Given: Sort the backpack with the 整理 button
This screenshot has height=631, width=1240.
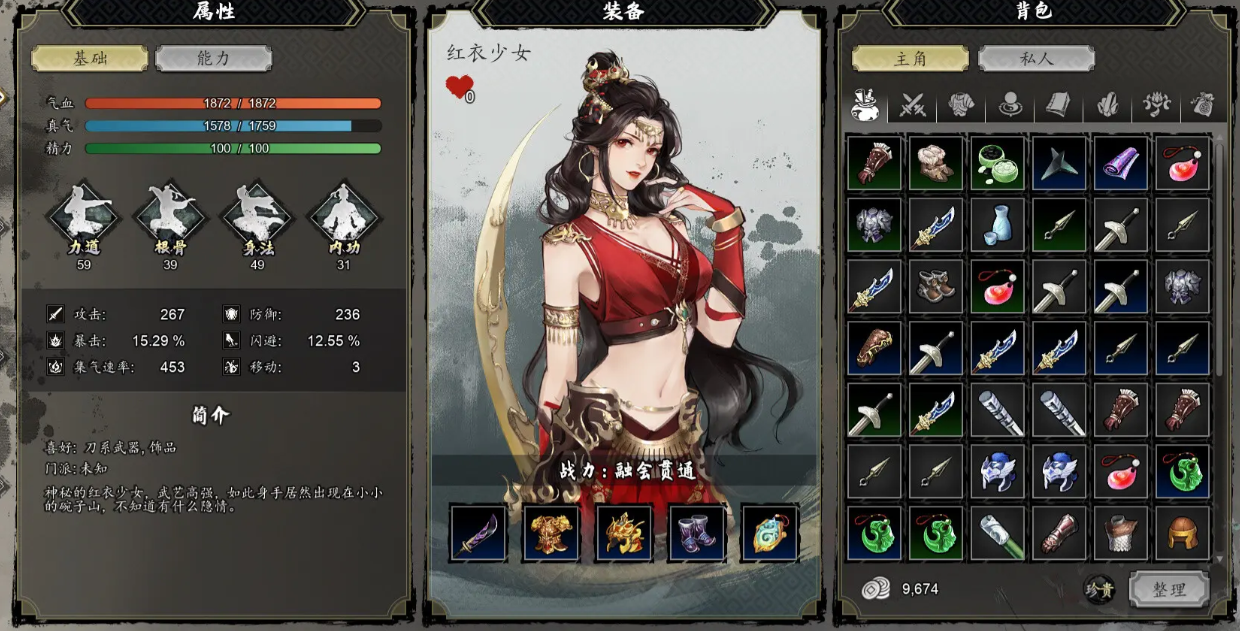Looking at the screenshot, I should (x=1168, y=589).
